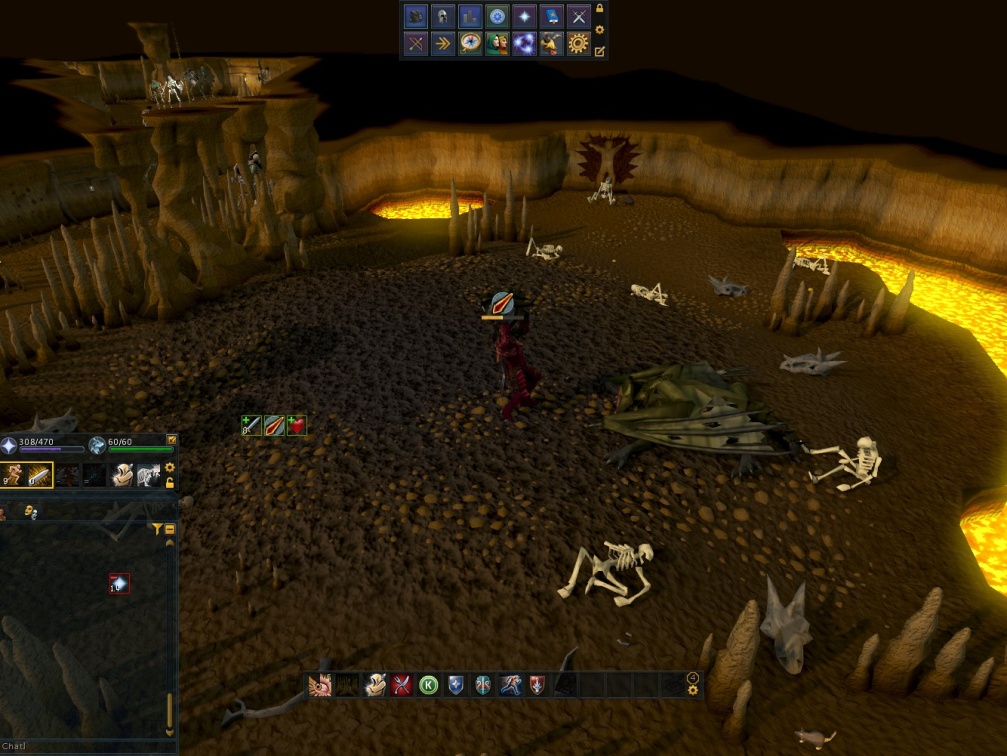1007x756 pixels.
Task: Open the action bar gear settings
Action: pyautogui.click(x=692, y=690)
